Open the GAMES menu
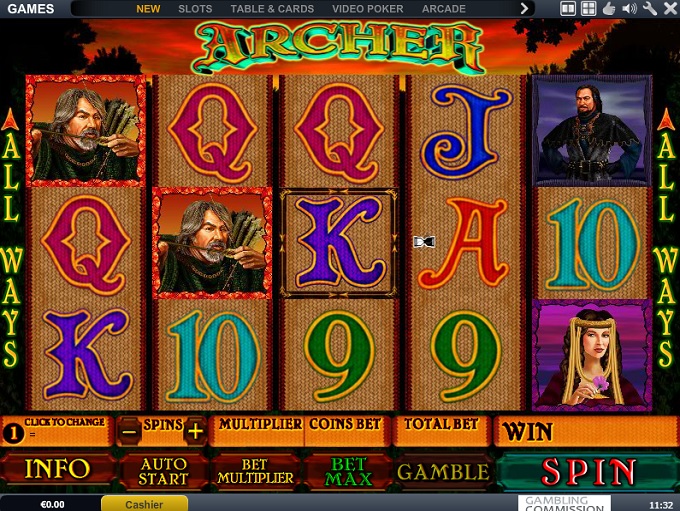The image size is (680, 511). (x=30, y=9)
